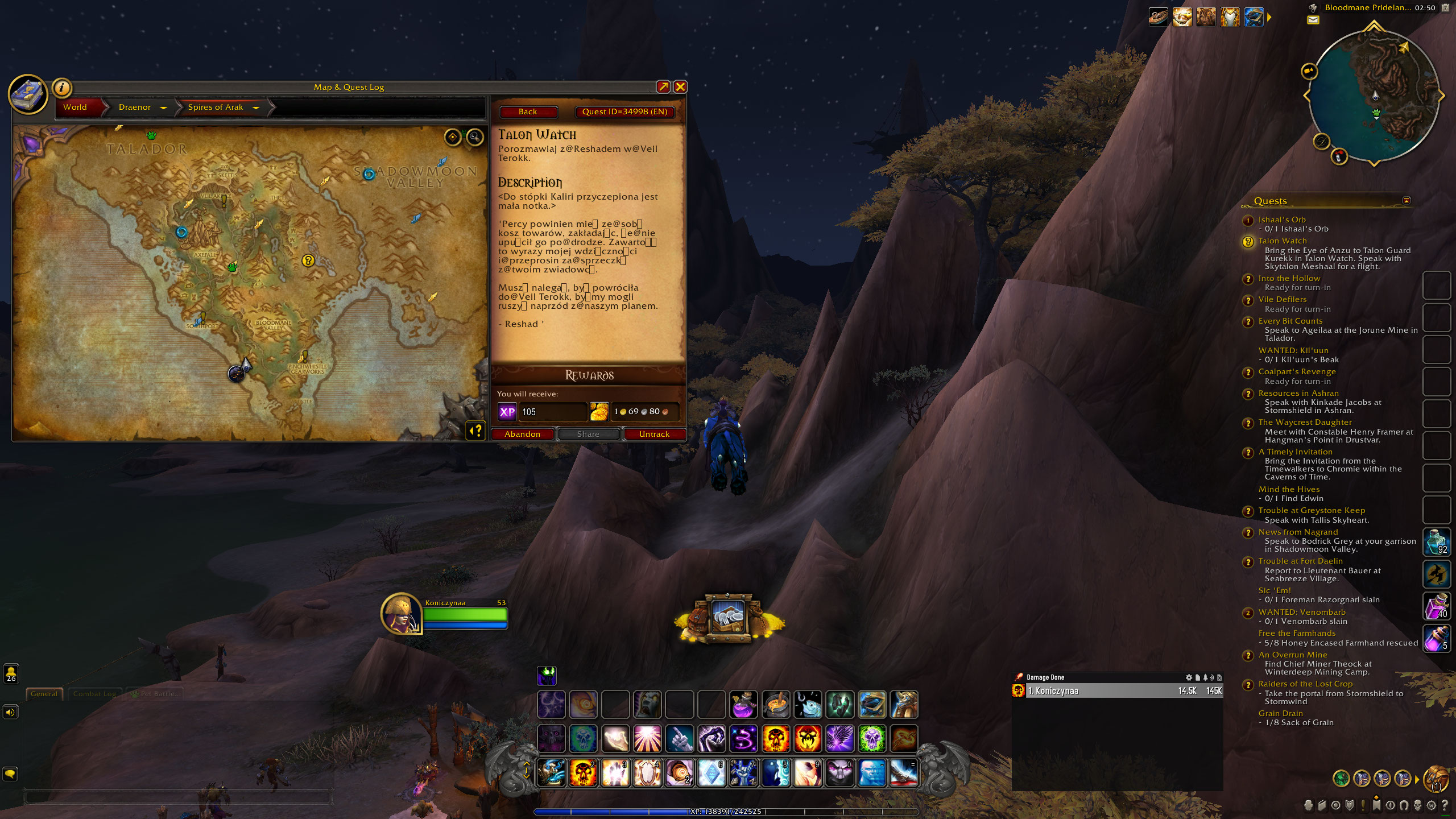Abandon the Talon Watch quest

click(522, 434)
